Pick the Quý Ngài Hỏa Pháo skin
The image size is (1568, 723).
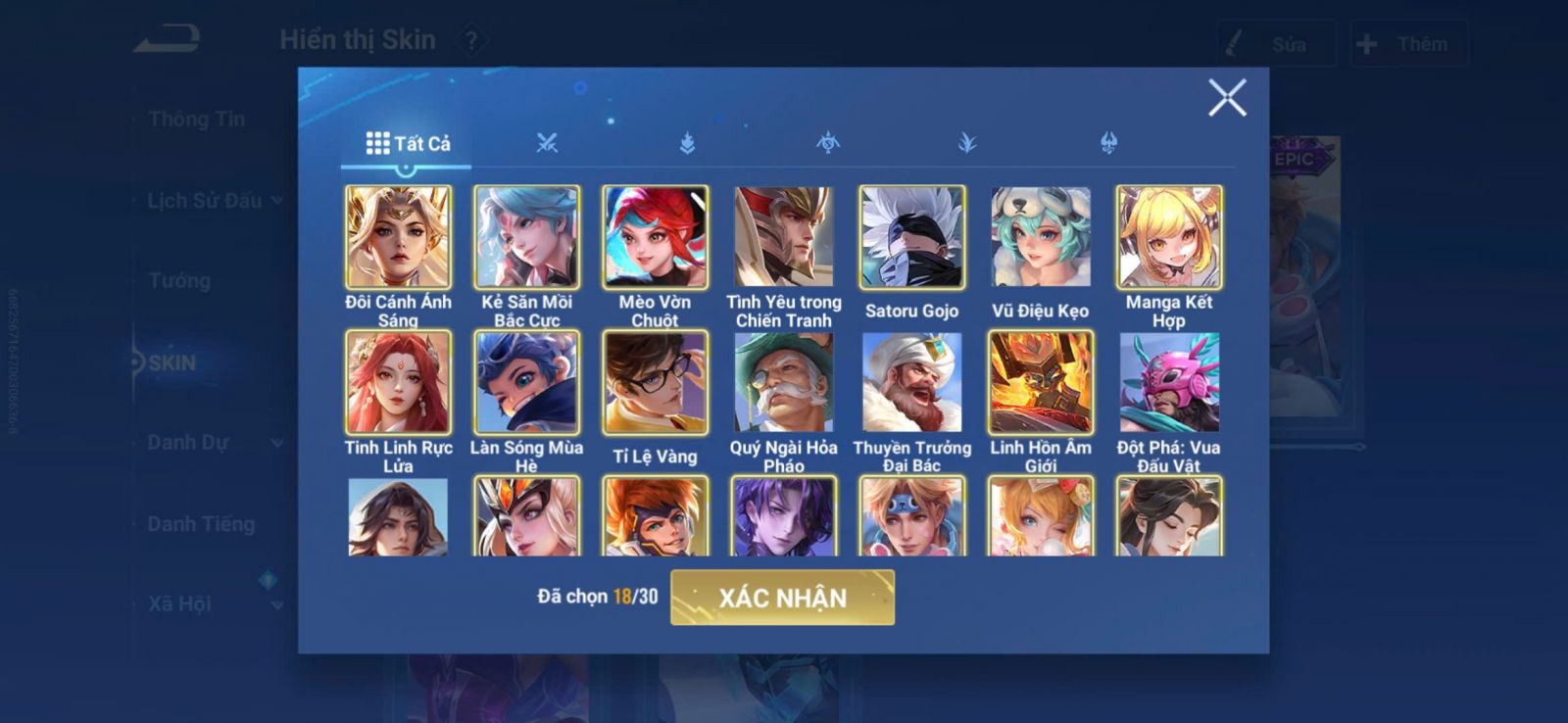(x=783, y=382)
